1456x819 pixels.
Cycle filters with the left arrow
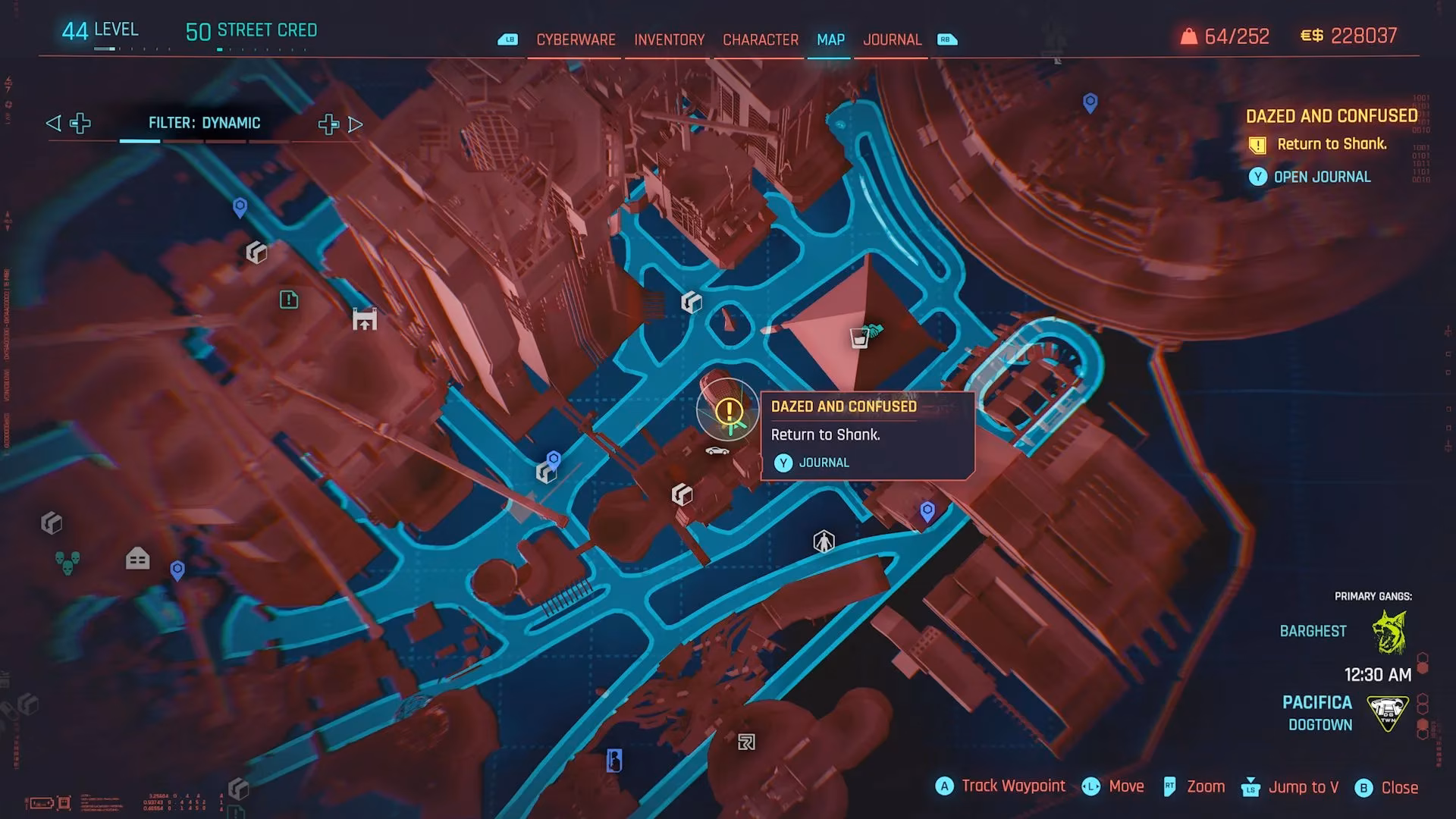click(x=52, y=122)
